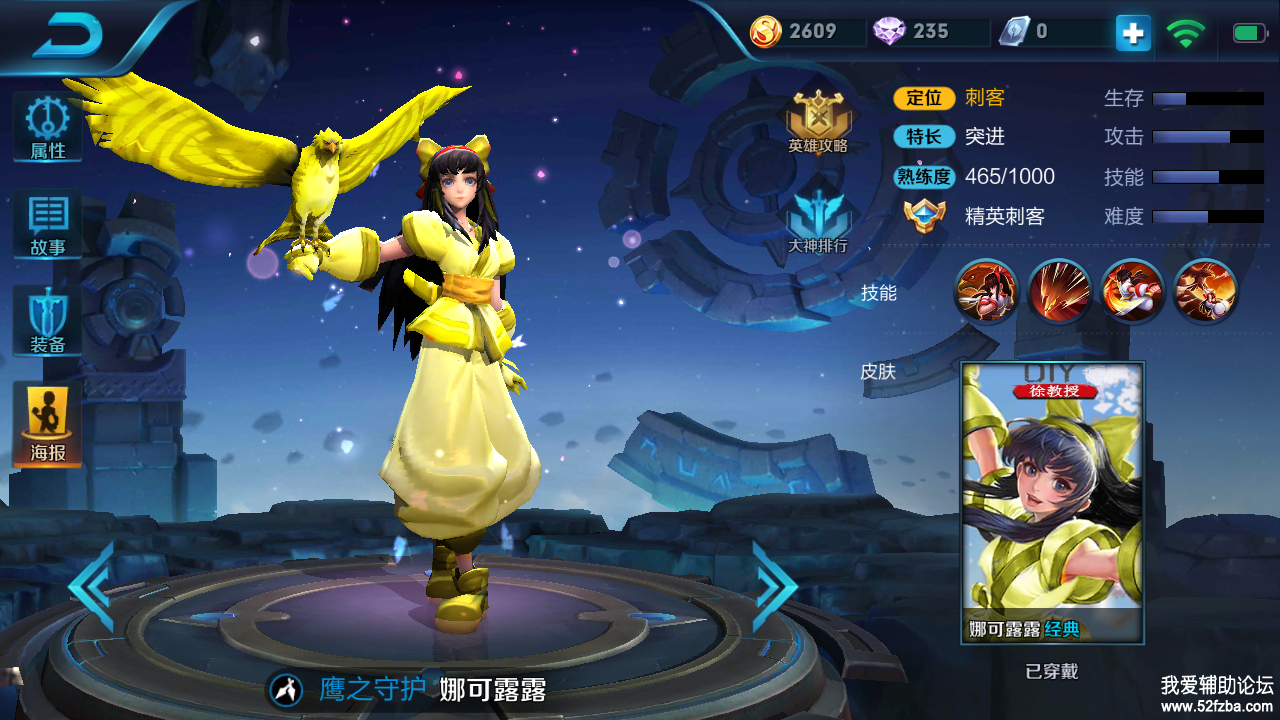The width and height of the screenshot is (1280, 720).
Task: Select the 海报 poster tab
Action: (47, 424)
